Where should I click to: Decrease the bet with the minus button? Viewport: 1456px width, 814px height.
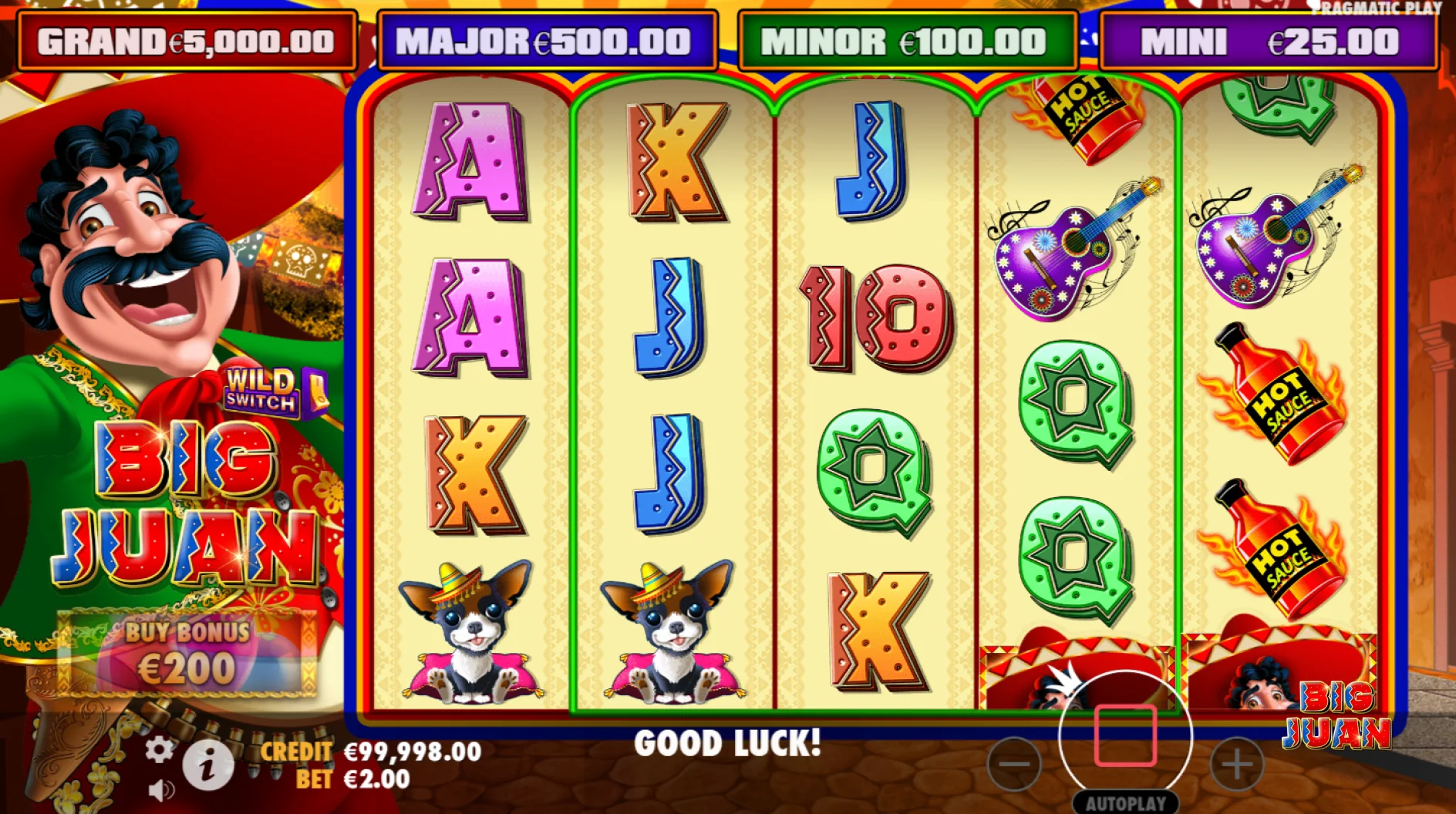coord(1013,764)
